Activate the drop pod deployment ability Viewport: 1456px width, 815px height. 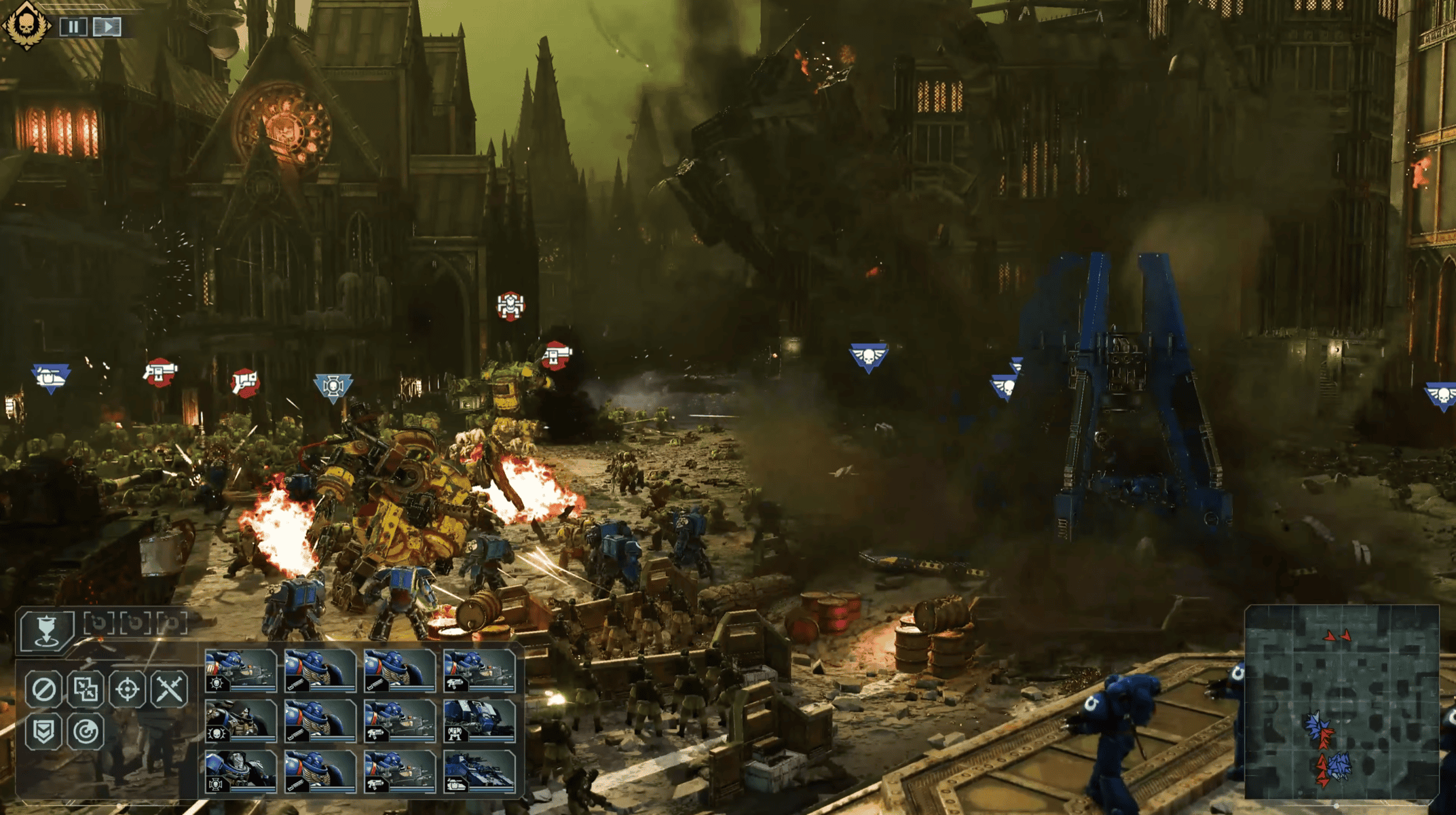46,629
